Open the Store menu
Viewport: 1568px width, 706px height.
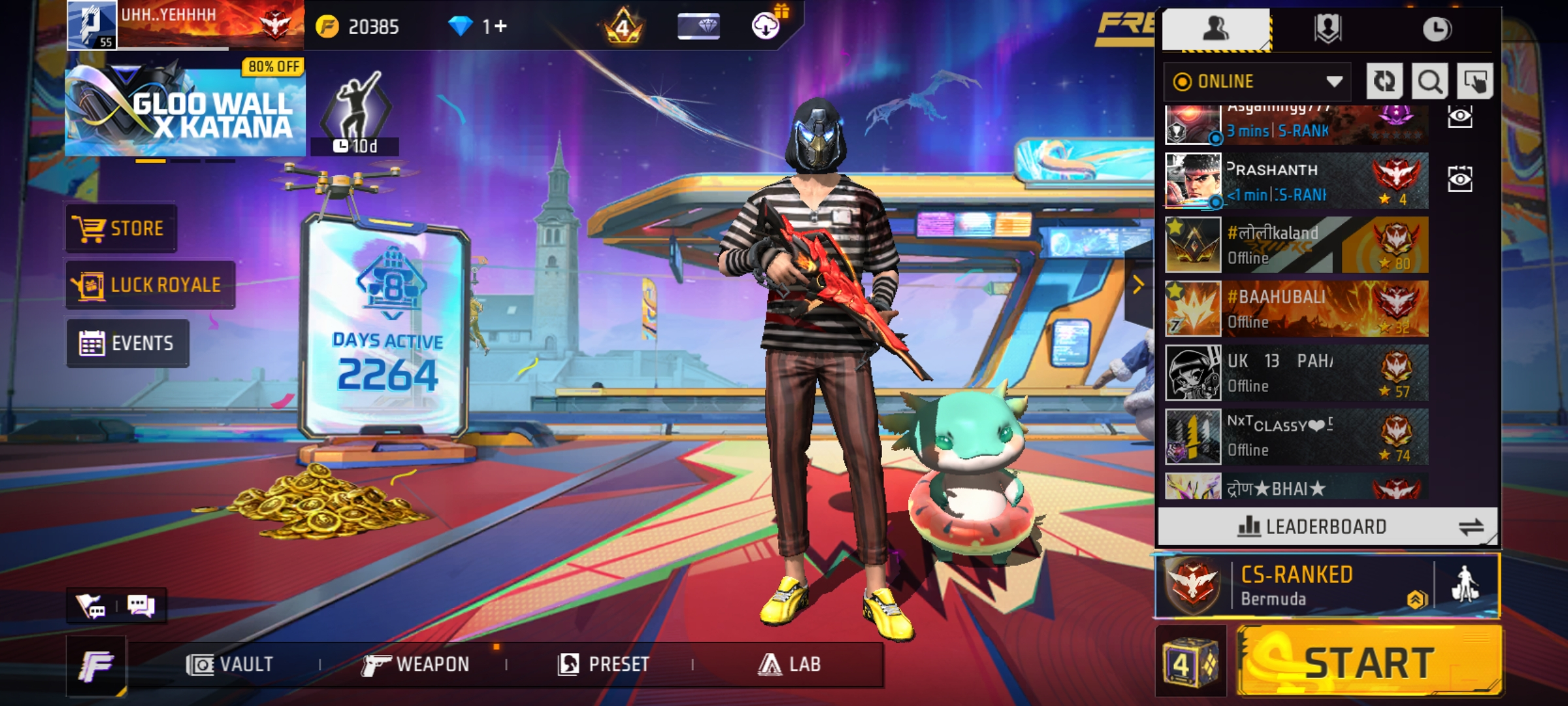coord(121,229)
